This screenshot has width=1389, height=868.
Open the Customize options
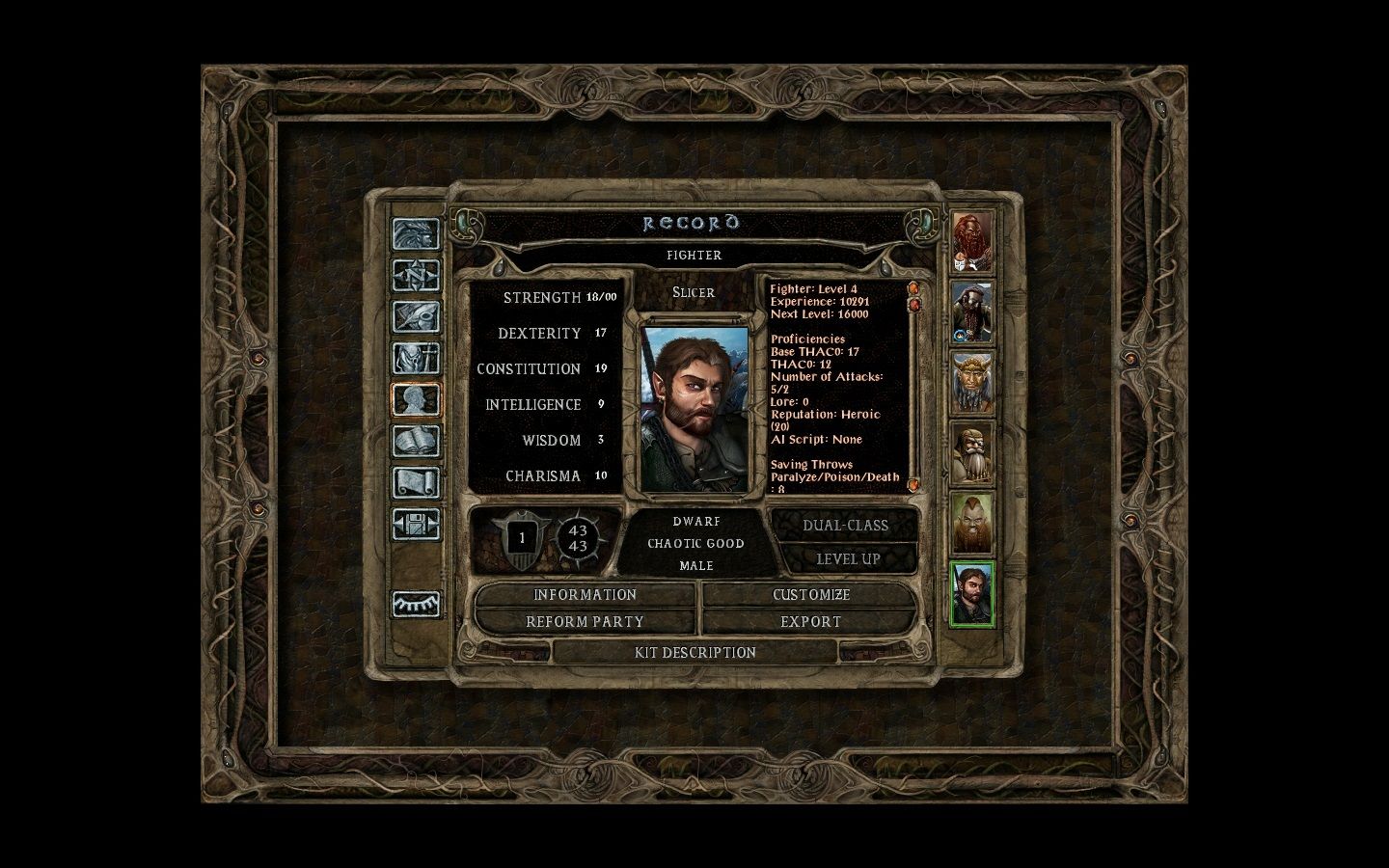tap(810, 595)
